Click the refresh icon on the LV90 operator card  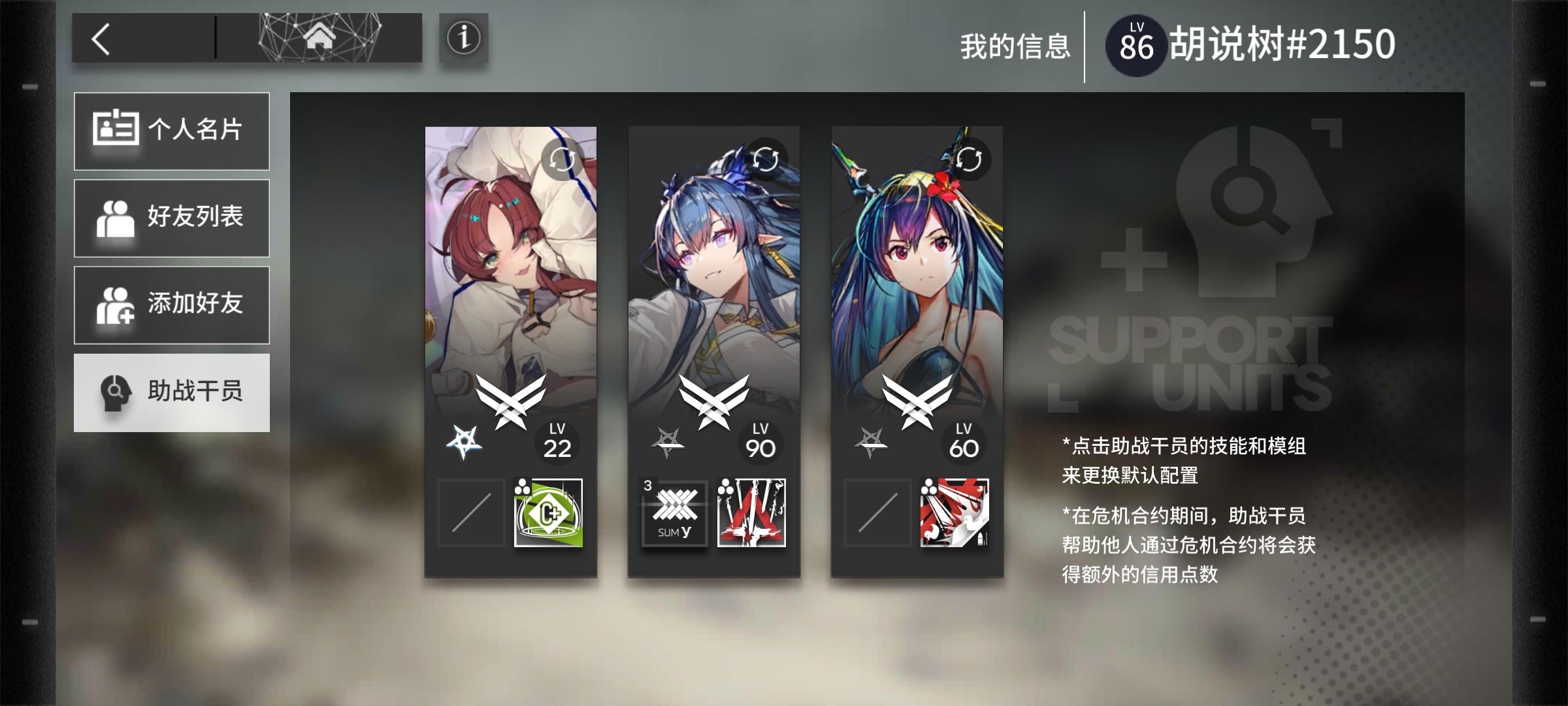pos(766,160)
